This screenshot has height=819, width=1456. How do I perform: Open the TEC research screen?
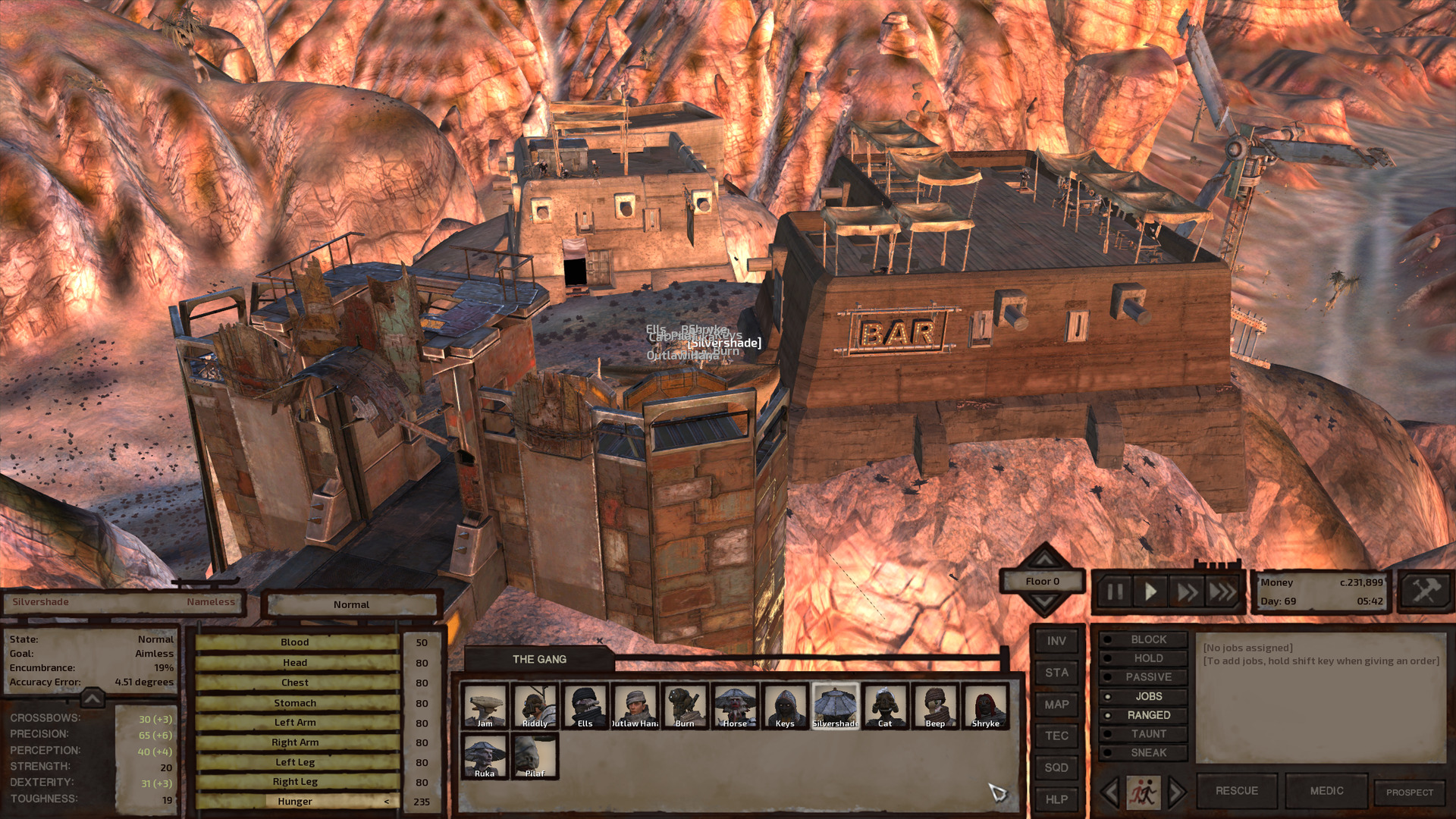pyautogui.click(x=1056, y=736)
